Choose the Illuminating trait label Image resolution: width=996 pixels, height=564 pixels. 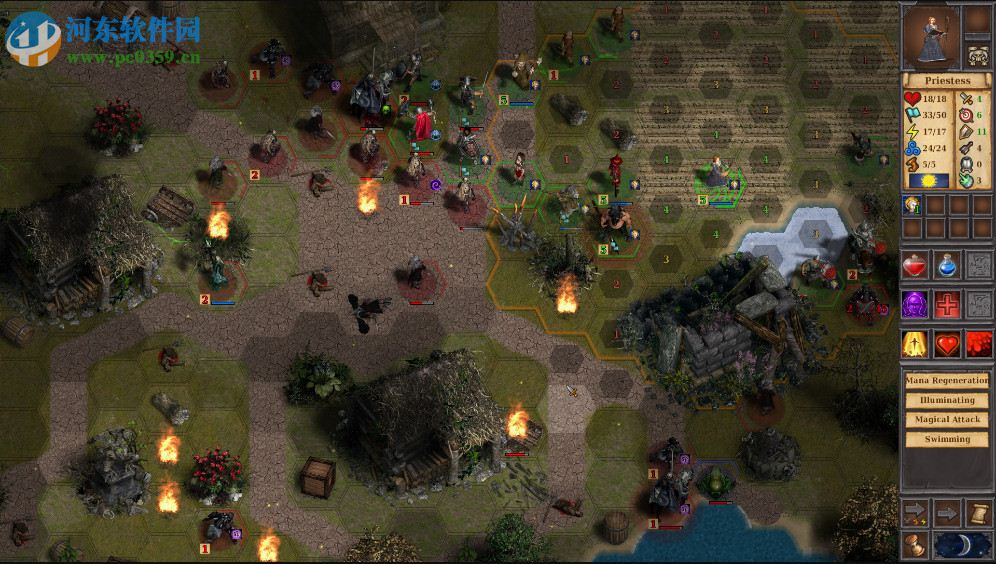946,400
